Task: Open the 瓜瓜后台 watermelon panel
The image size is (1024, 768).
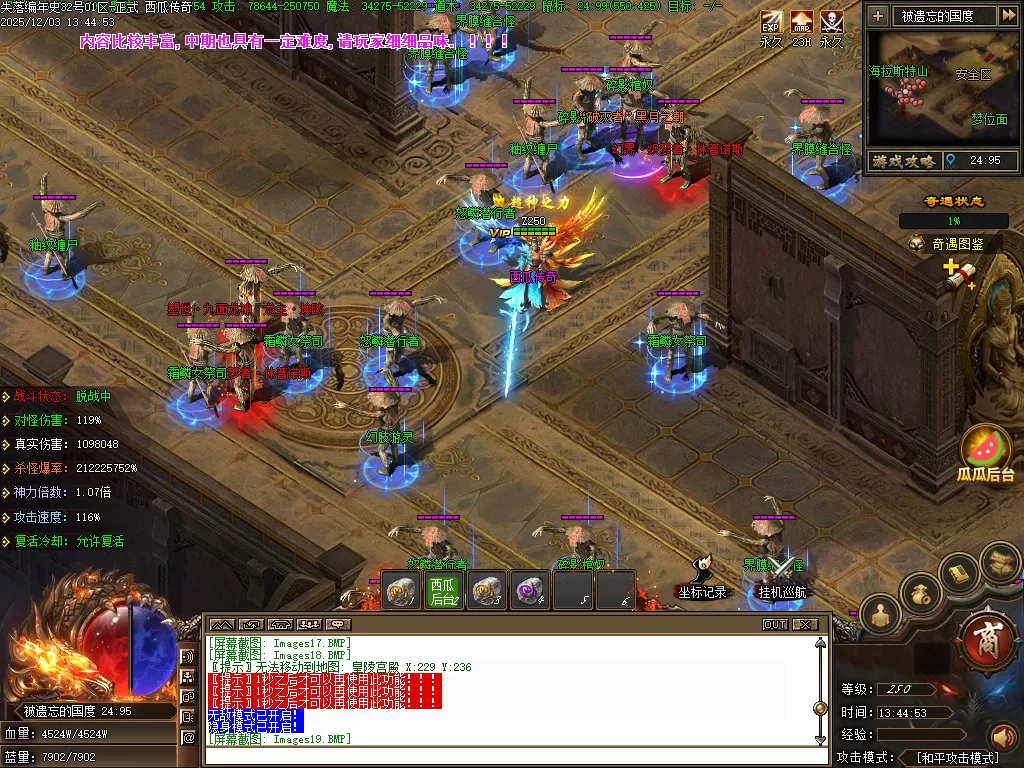Action: coord(986,452)
